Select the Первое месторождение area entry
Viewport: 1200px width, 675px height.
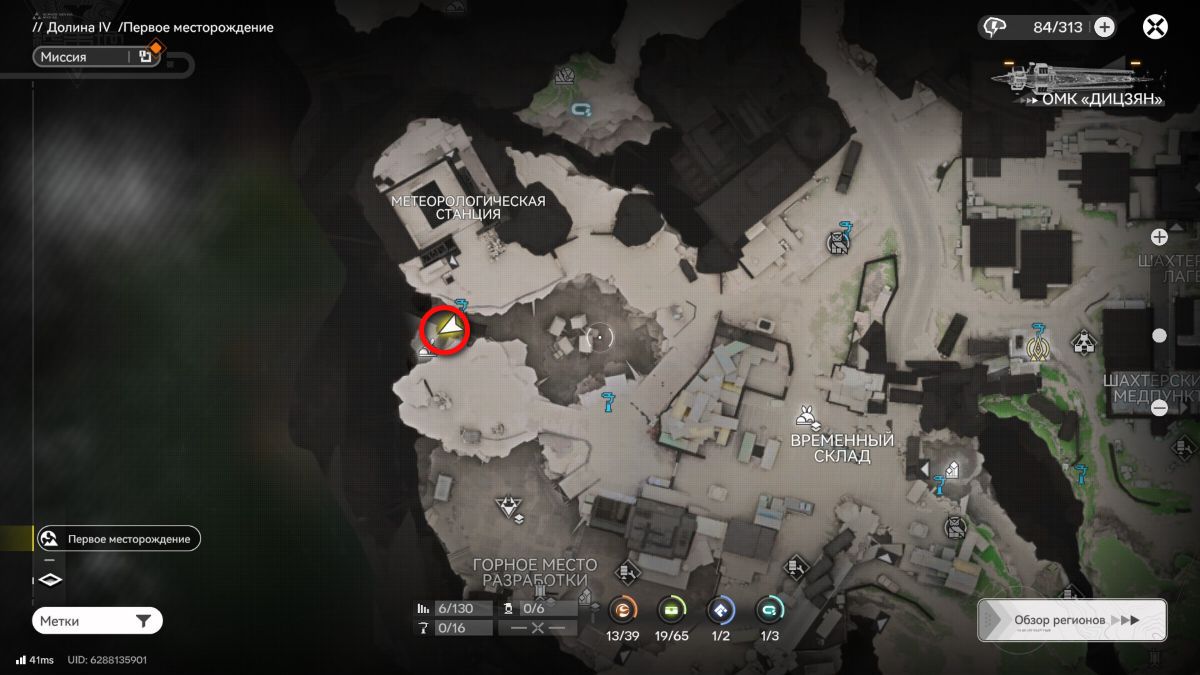pyautogui.click(x=117, y=539)
